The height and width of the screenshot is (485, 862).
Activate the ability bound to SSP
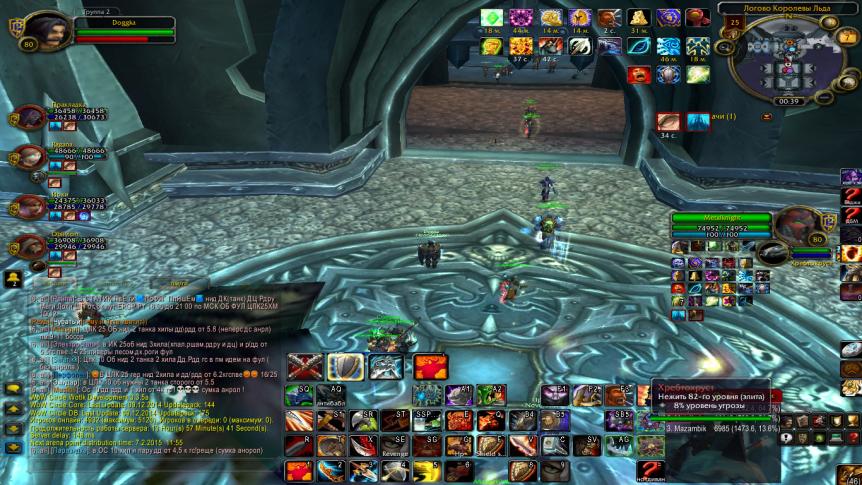pos(427,419)
